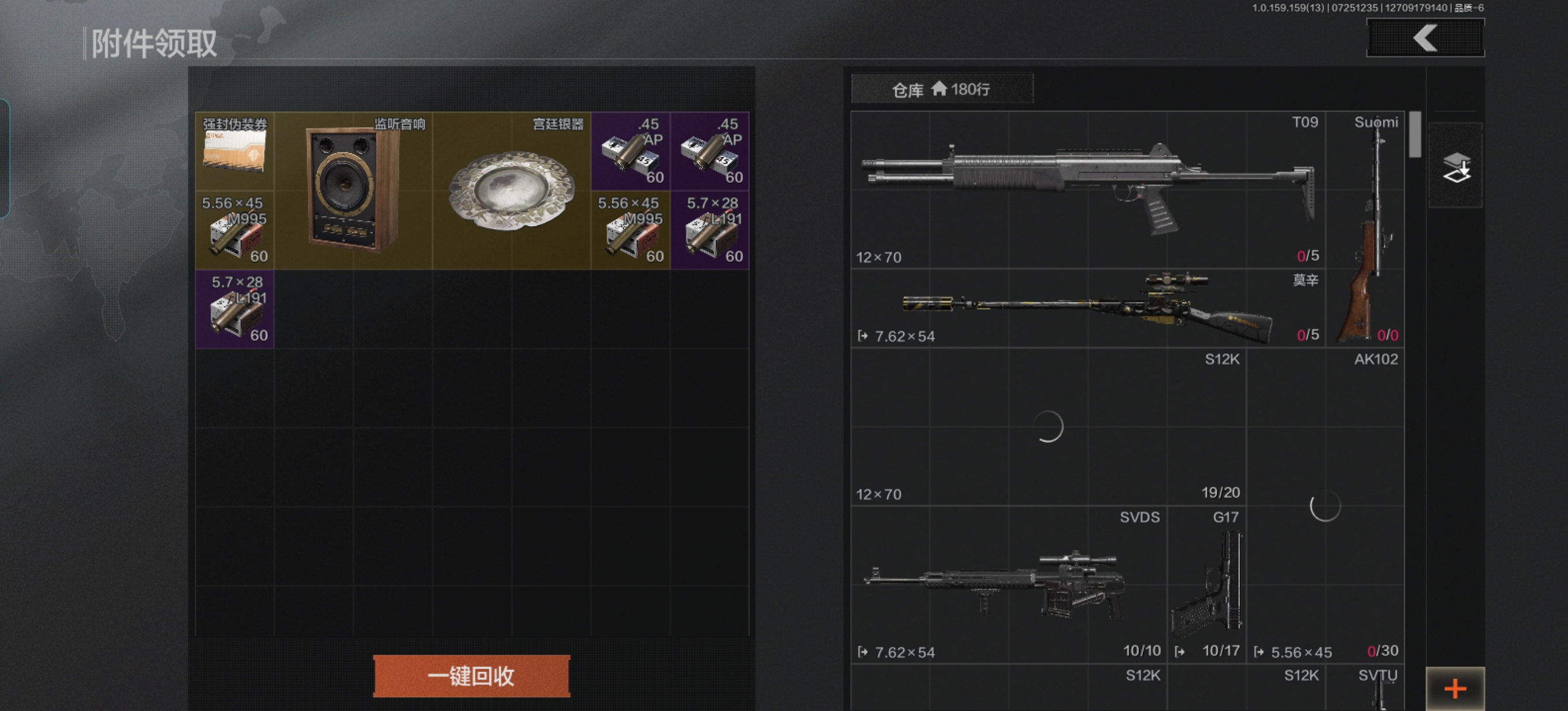Choose the SVDS rifle in the warehouse
Screen dimensions: 1568x711
(x=1008, y=584)
